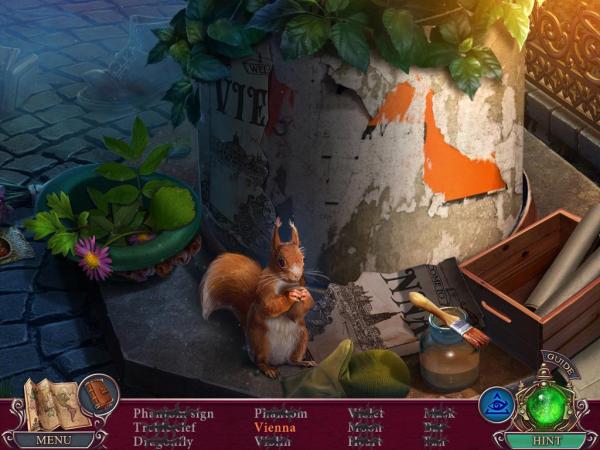Open the Menu button

pyautogui.click(x=54, y=439)
